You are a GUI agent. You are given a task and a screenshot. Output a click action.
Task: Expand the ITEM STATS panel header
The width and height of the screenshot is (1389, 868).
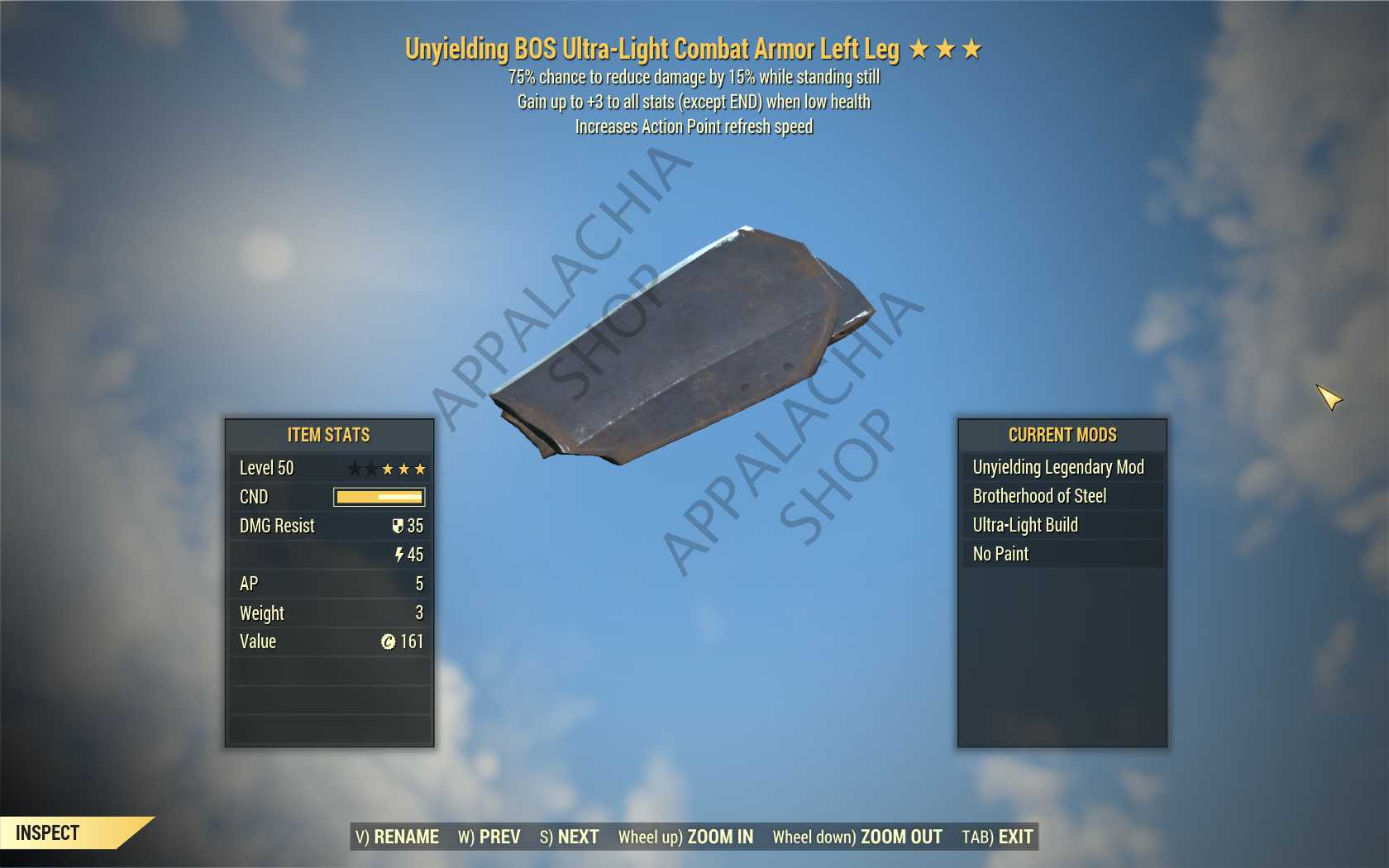(x=328, y=436)
